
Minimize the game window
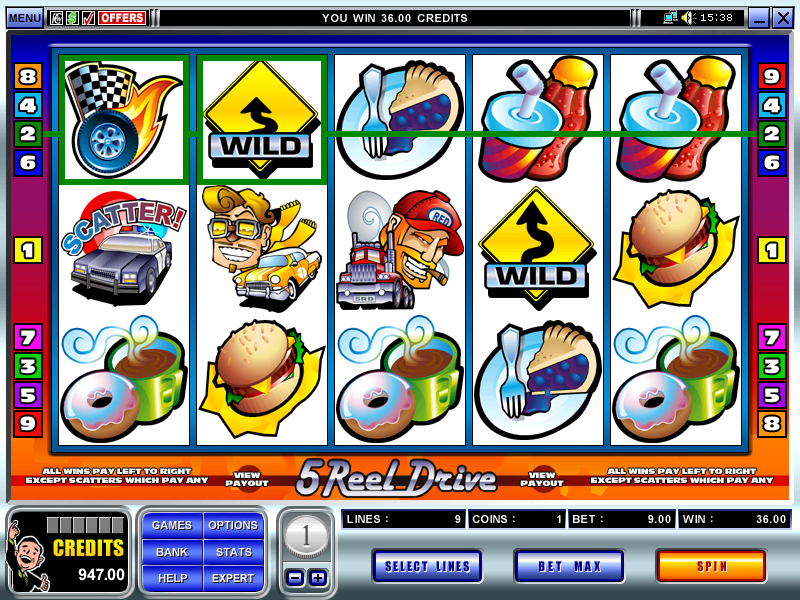(x=759, y=18)
